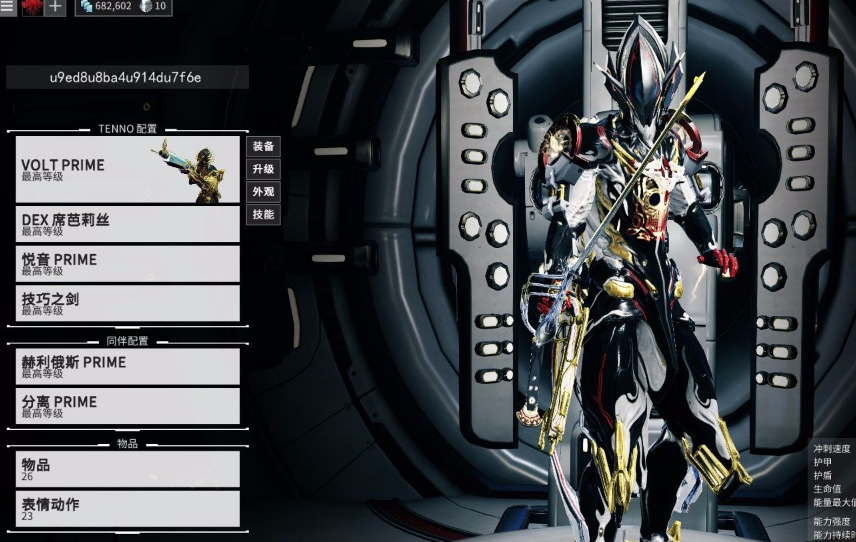Show the 技能 (Abilities) panel
The width and height of the screenshot is (856, 542).
(x=263, y=214)
